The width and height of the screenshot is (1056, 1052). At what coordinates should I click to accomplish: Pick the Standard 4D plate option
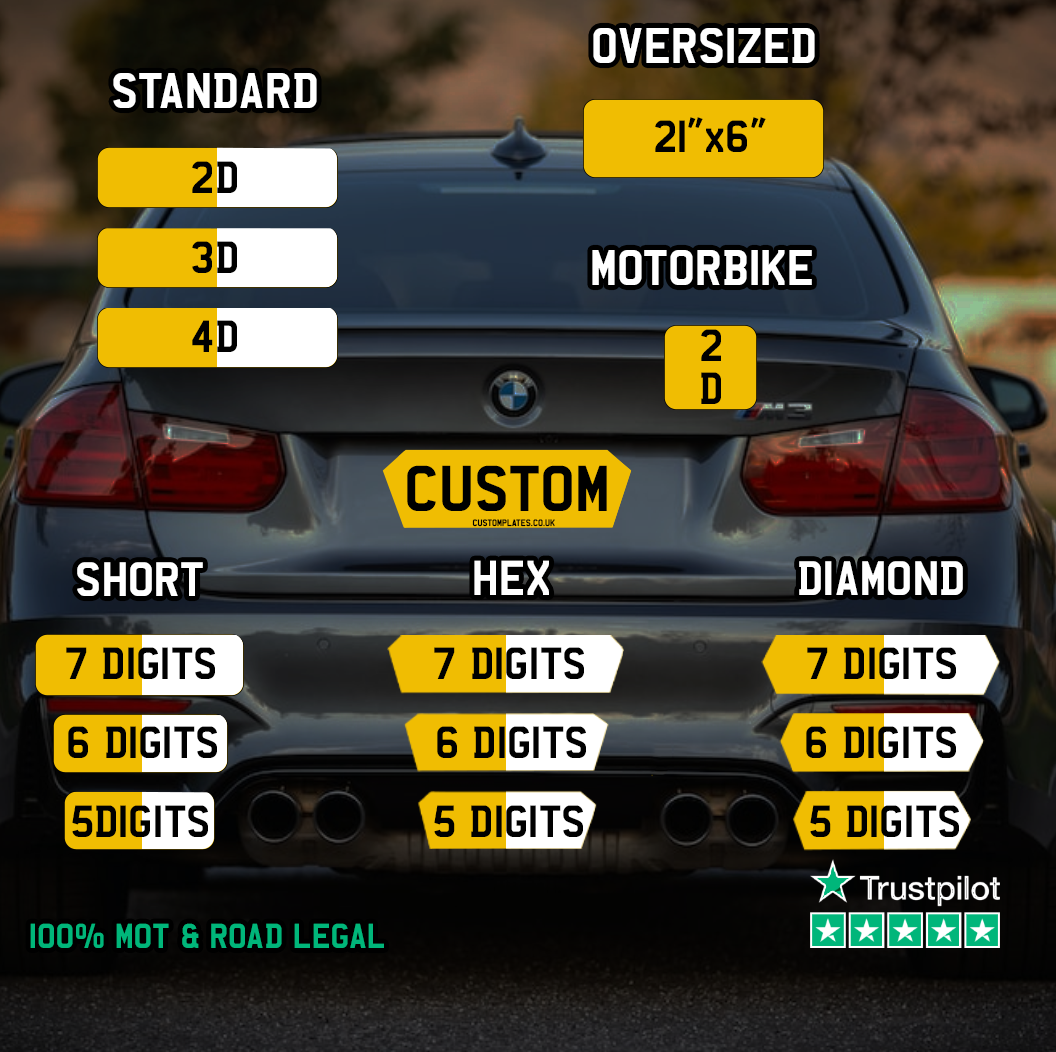(x=217, y=338)
